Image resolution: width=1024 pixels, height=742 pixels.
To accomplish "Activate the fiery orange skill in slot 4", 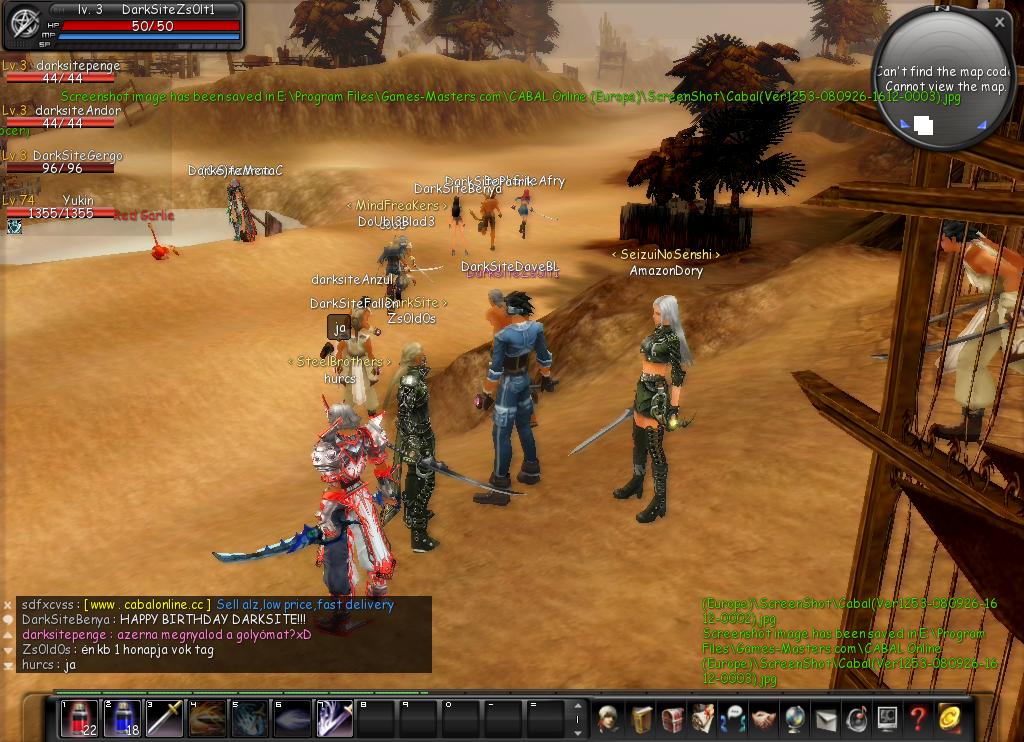I will coord(207,718).
